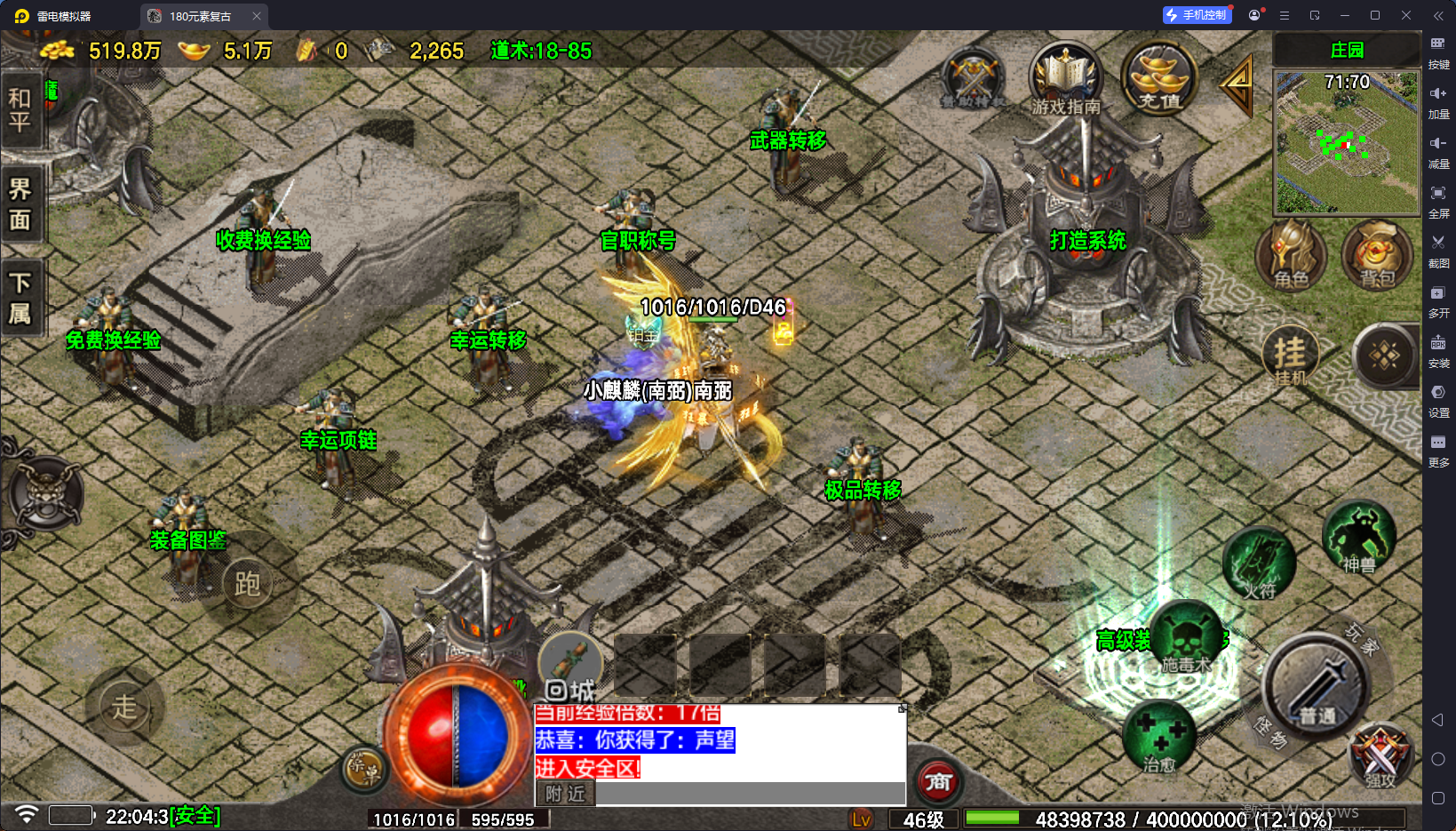The image size is (1456, 831).
Task: Open the 角色 character sheet
Action: pos(1291,256)
